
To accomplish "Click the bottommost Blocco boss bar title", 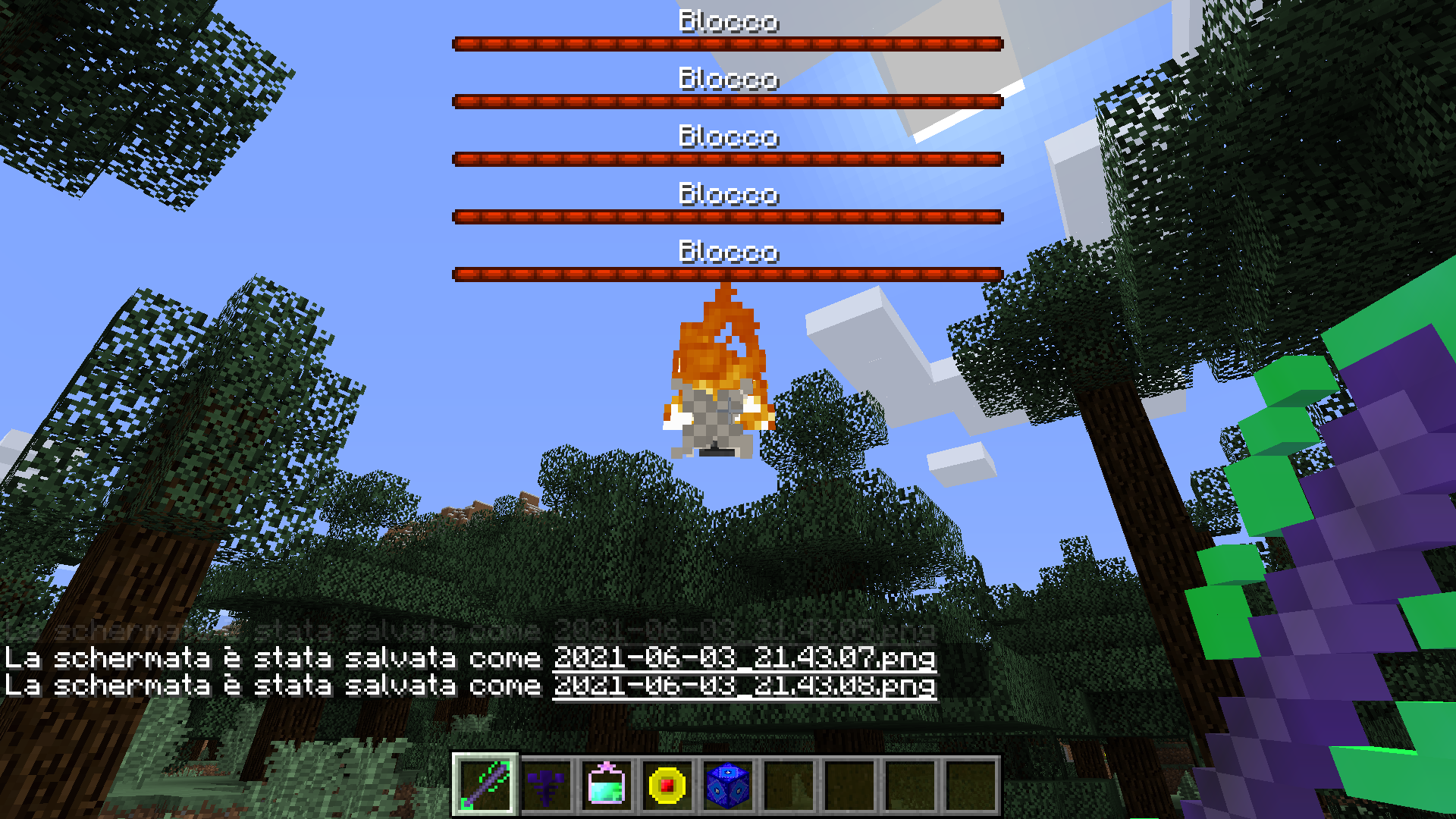I will point(728,253).
